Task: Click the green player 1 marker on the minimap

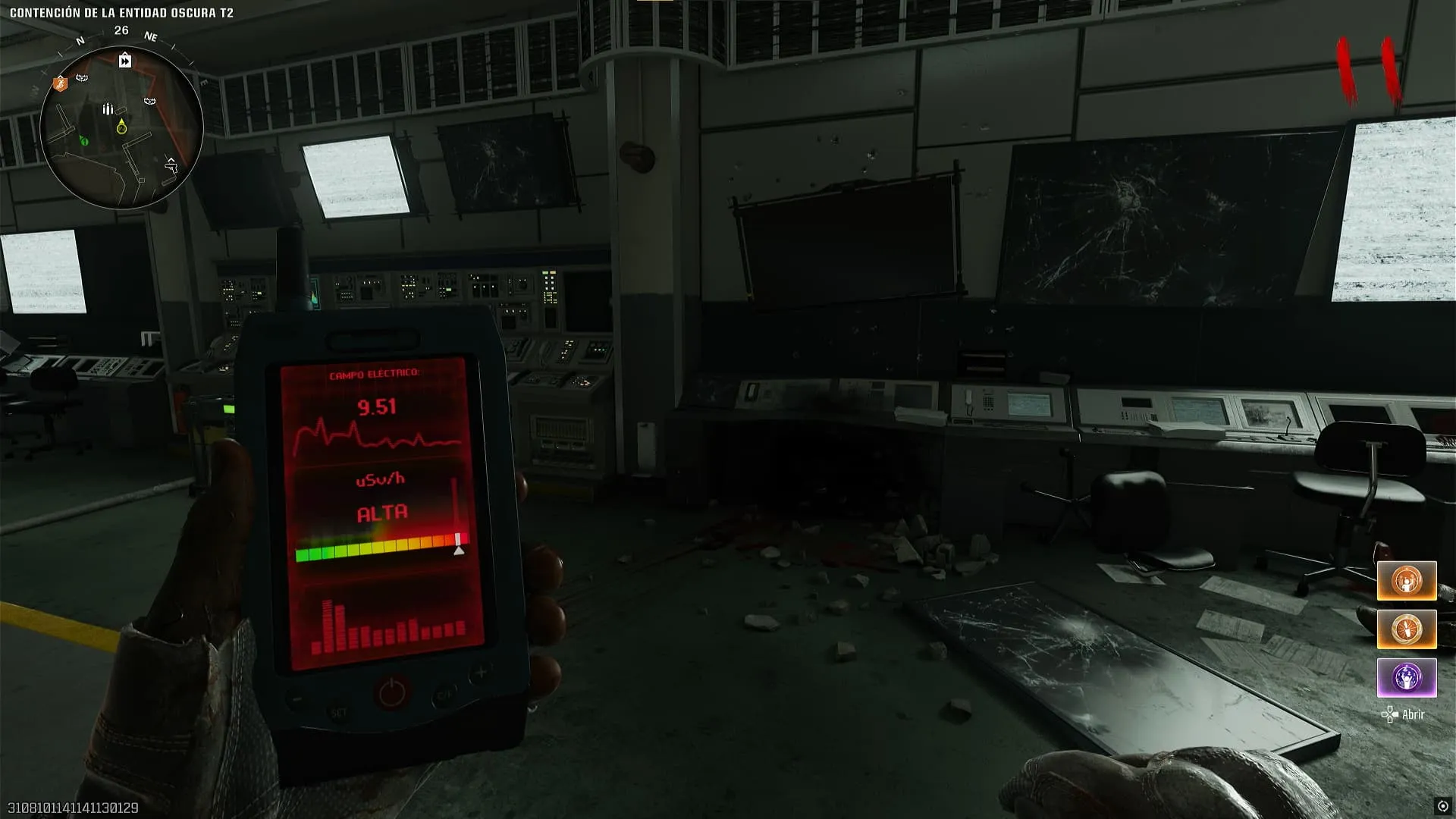Action: [x=84, y=141]
